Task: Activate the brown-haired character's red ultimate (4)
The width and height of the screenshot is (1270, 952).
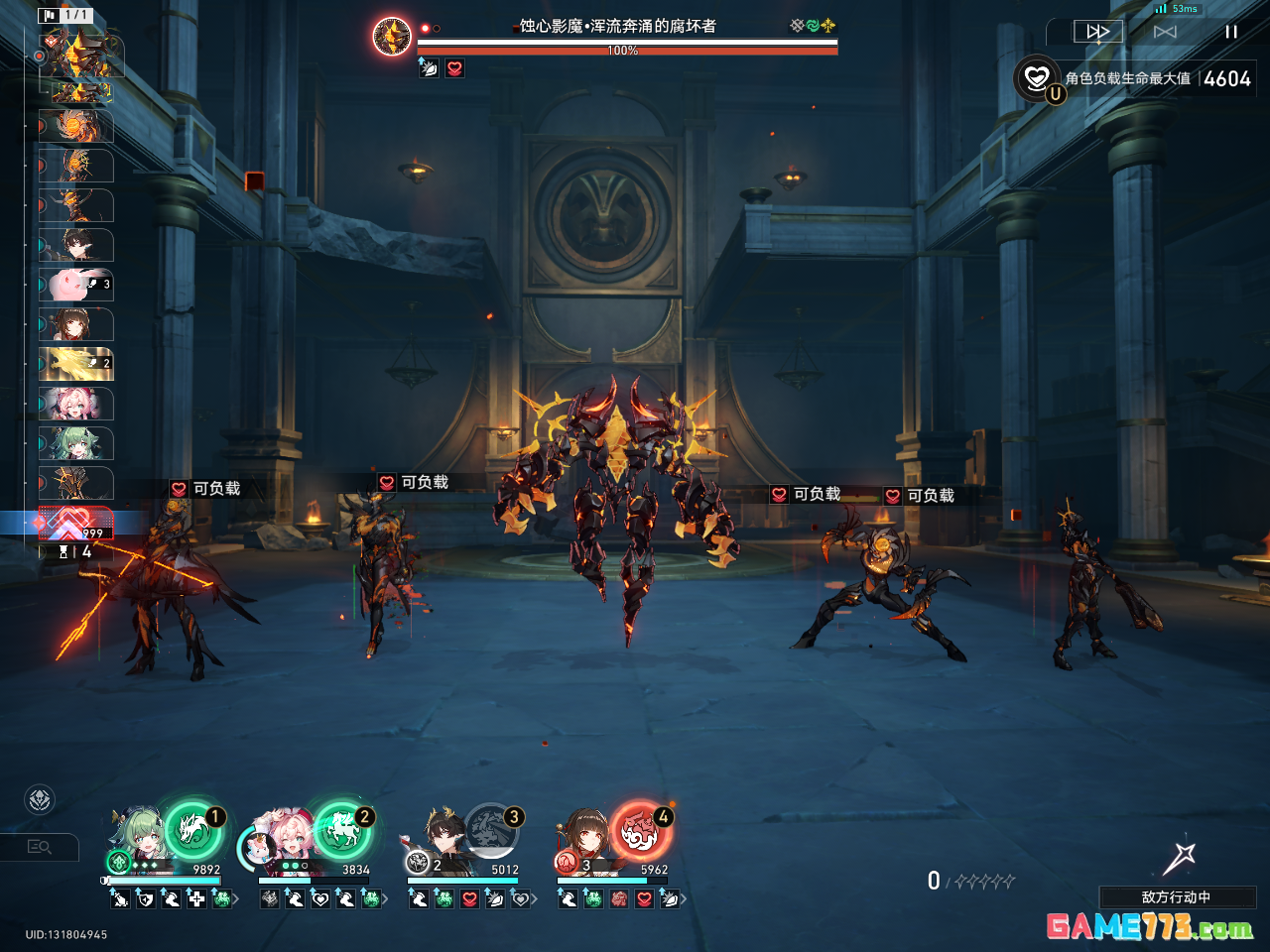Action: coord(641,830)
